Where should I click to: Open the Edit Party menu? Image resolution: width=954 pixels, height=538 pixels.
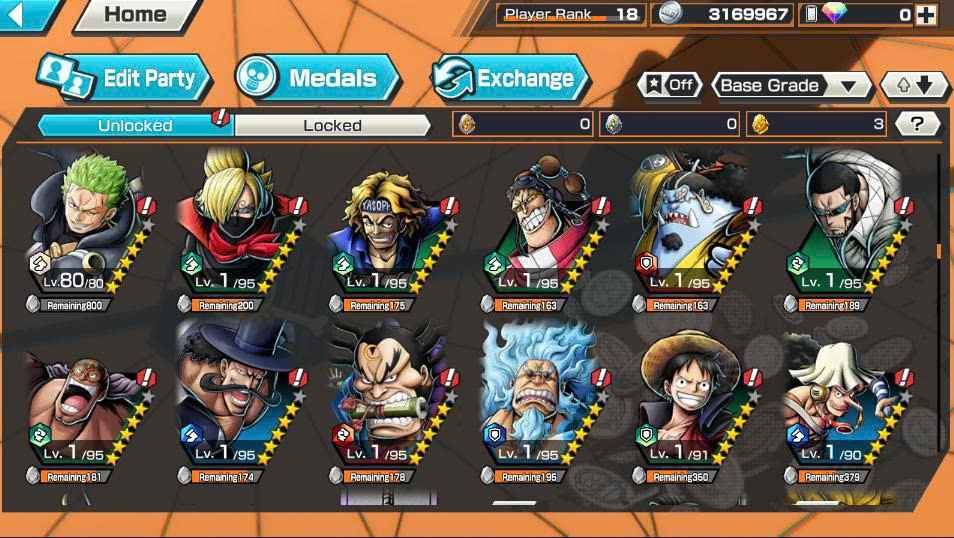125,78
